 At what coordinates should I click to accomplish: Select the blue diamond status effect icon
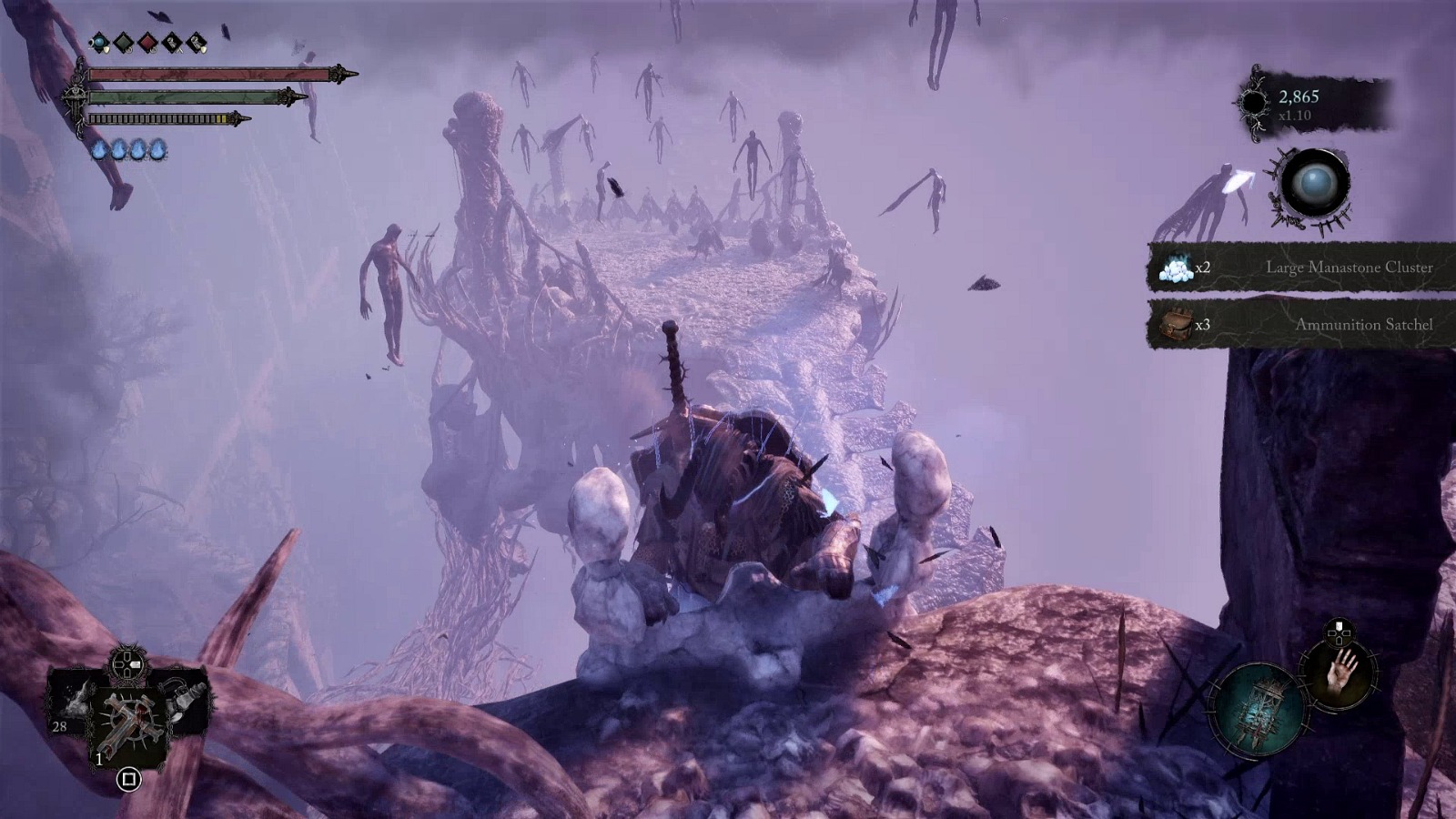[99, 43]
